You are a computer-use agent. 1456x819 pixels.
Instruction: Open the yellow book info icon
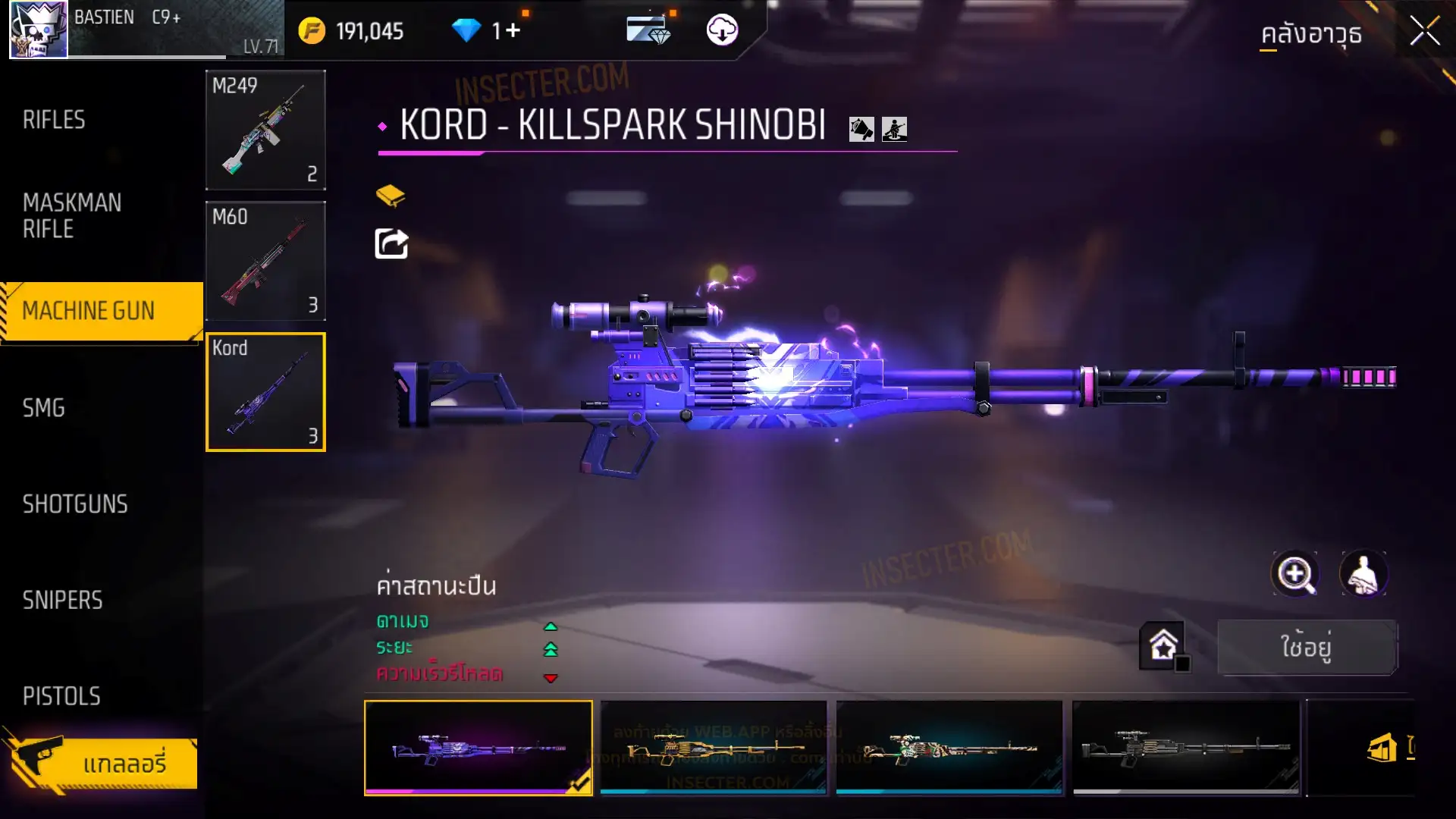coord(391,196)
